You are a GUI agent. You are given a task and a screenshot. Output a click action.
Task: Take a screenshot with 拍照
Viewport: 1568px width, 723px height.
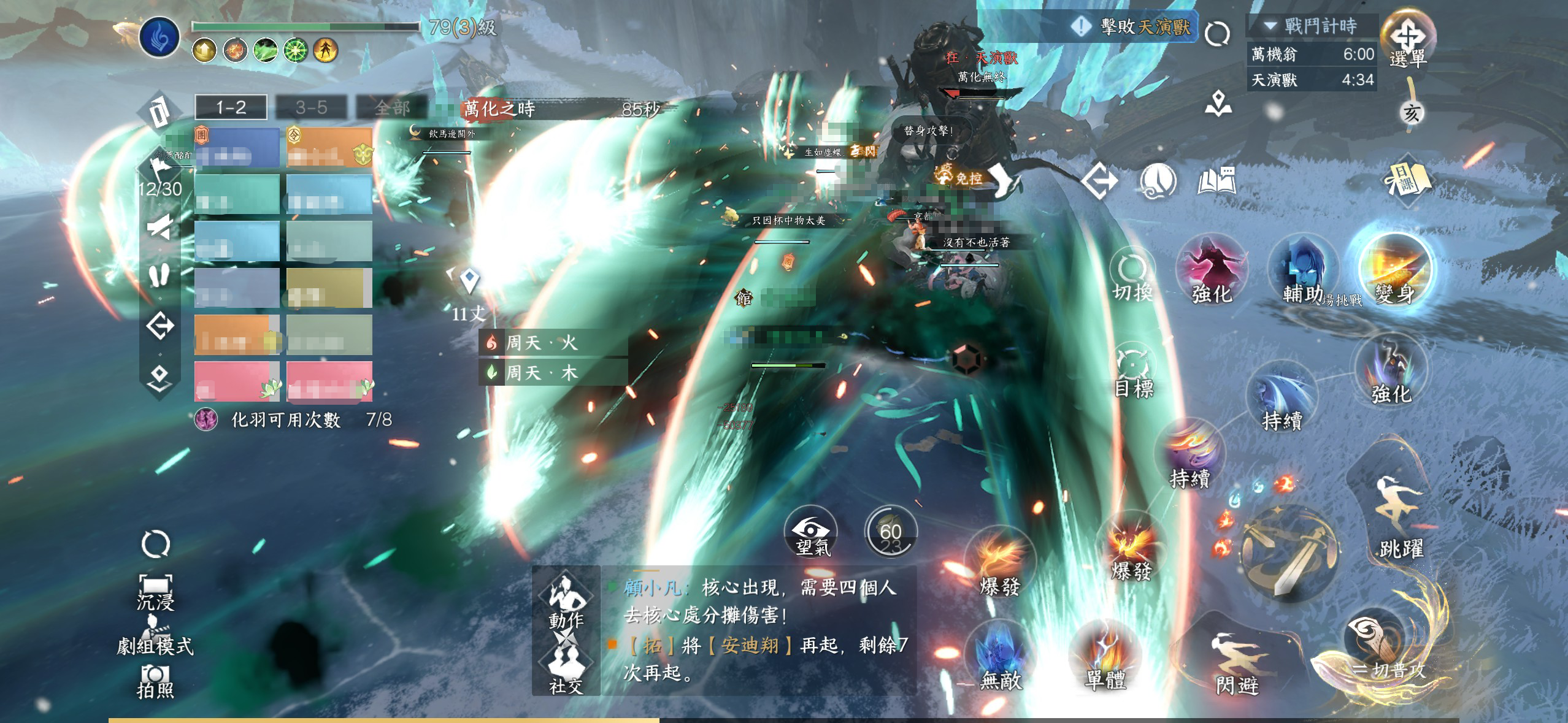(x=155, y=682)
